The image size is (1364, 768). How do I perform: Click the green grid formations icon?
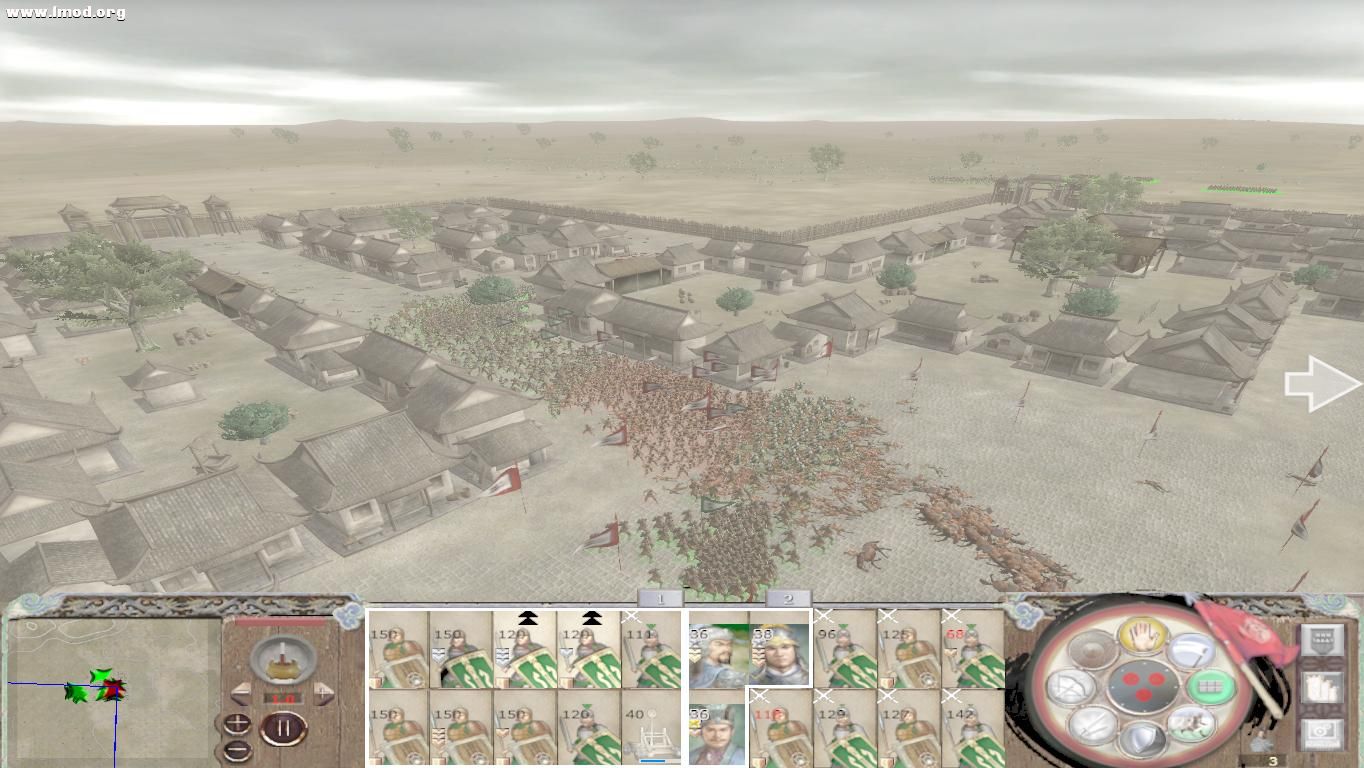1210,685
